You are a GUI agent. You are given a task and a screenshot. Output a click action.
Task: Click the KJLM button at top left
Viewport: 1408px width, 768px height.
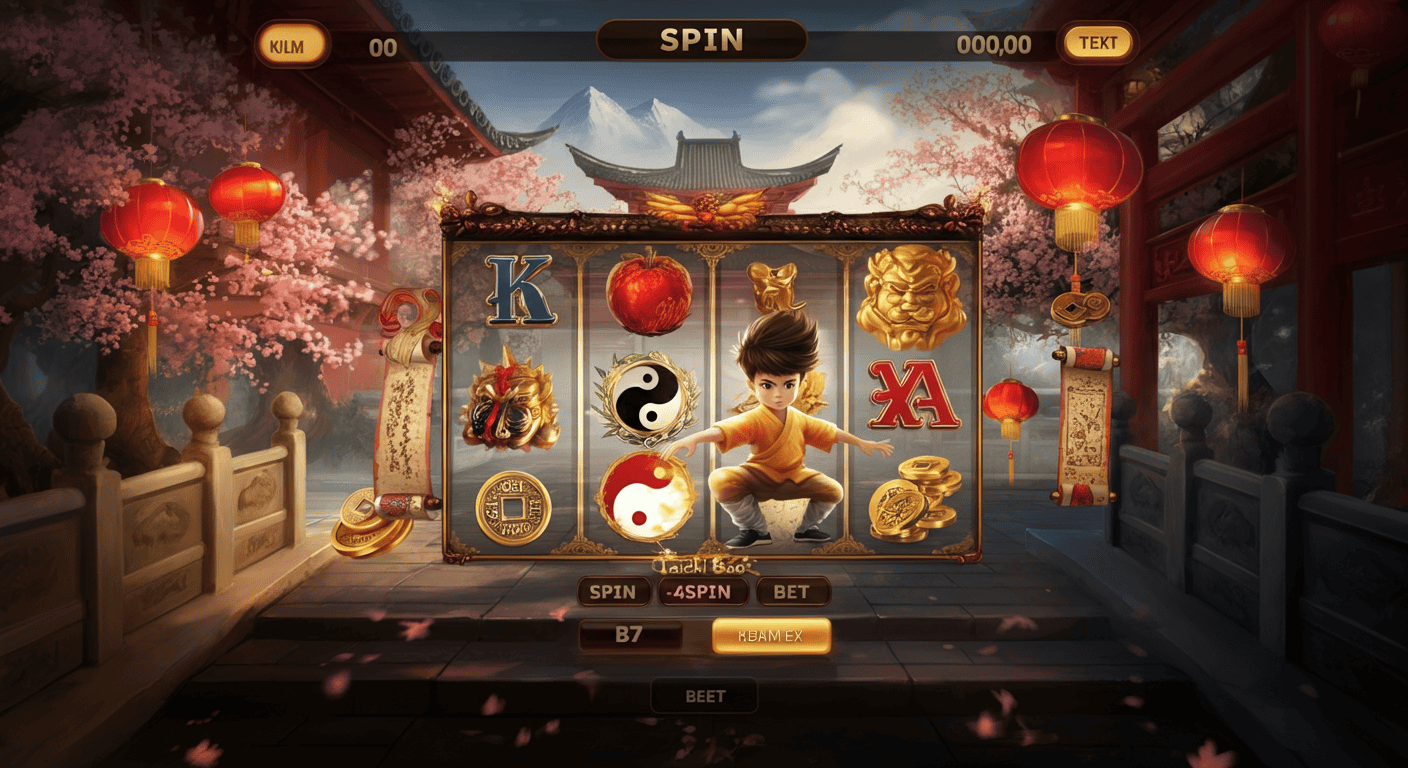click(292, 44)
